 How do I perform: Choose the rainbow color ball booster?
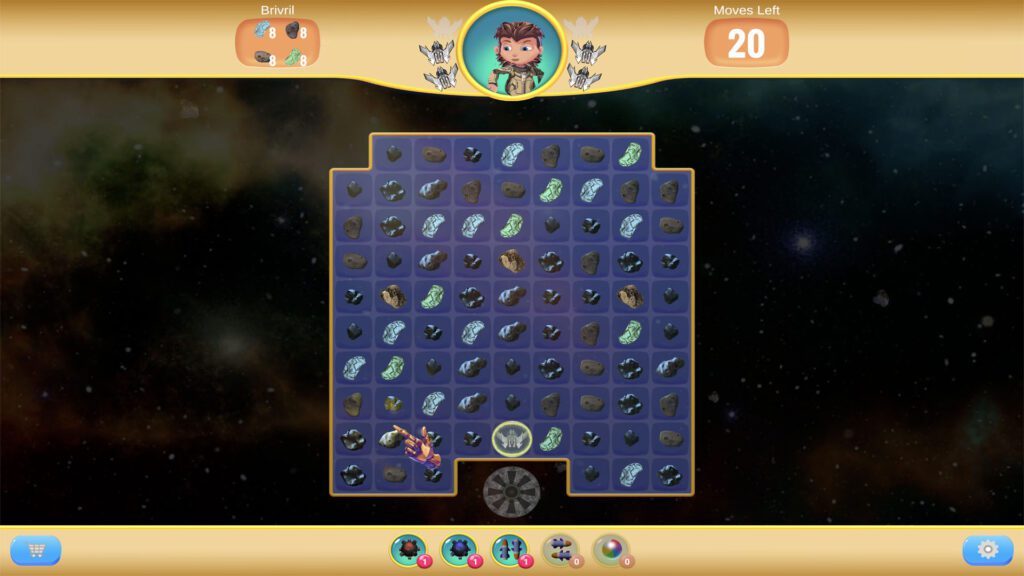coord(610,549)
